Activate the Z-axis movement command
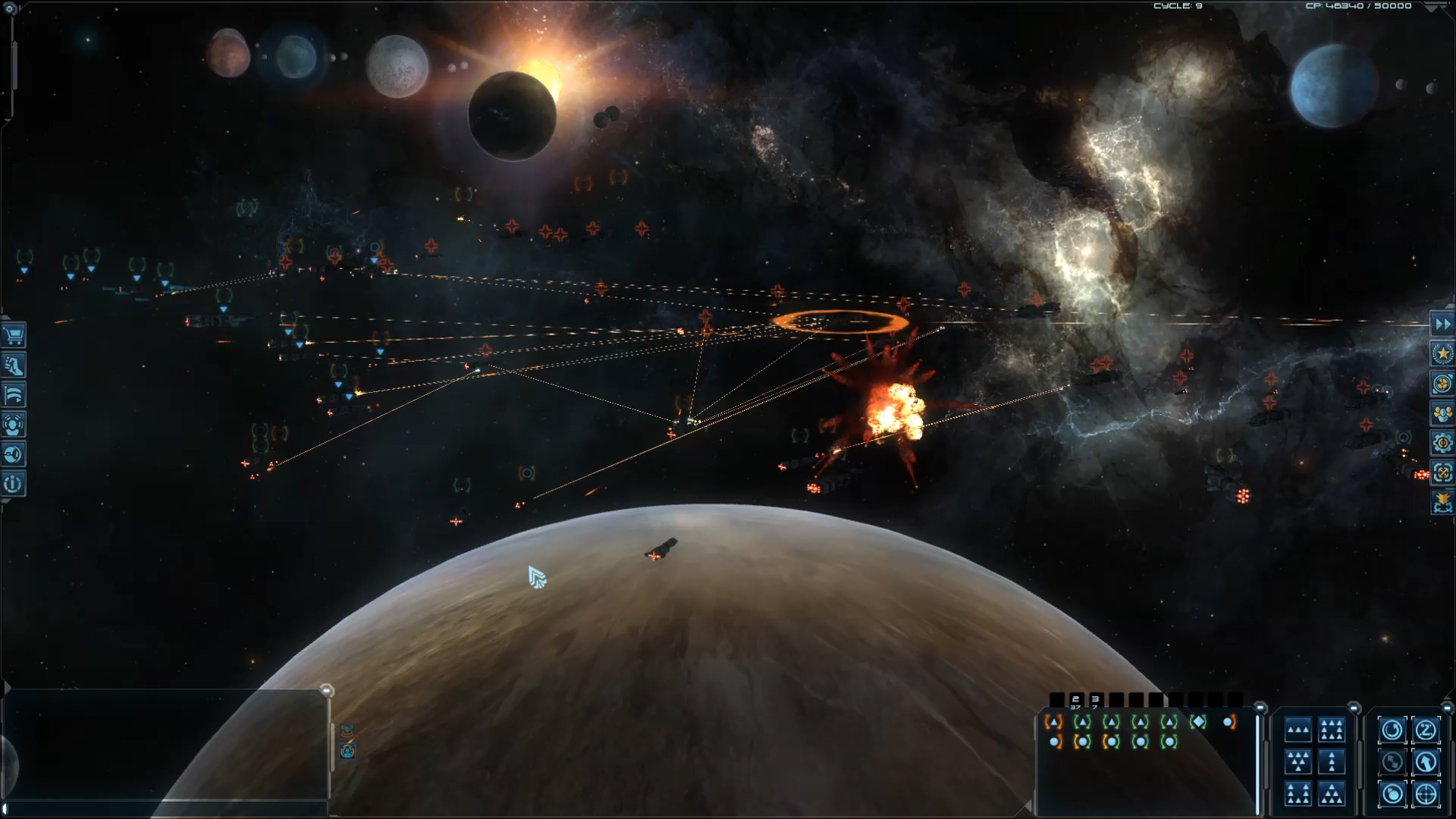Viewport: 1456px width, 819px height. tap(1426, 730)
